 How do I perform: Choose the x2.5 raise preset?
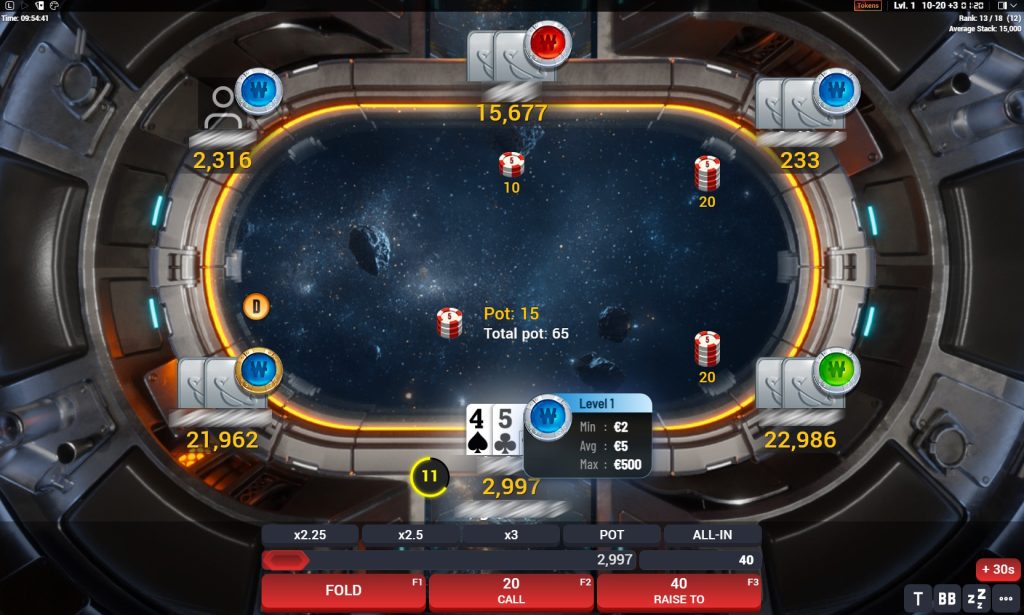(x=410, y=535)
